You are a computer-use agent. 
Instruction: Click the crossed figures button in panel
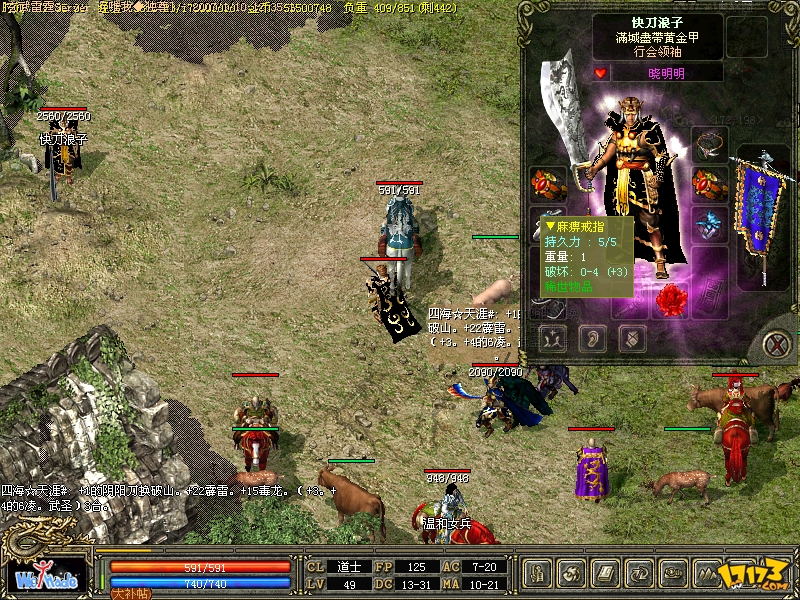(x=552, y=339)
